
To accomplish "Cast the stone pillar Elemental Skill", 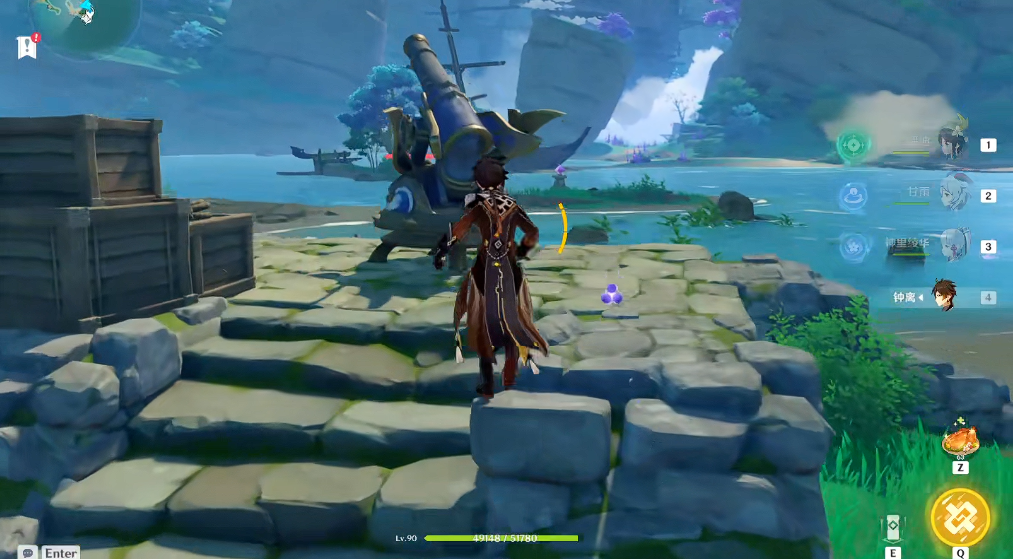I will (893, 527).
